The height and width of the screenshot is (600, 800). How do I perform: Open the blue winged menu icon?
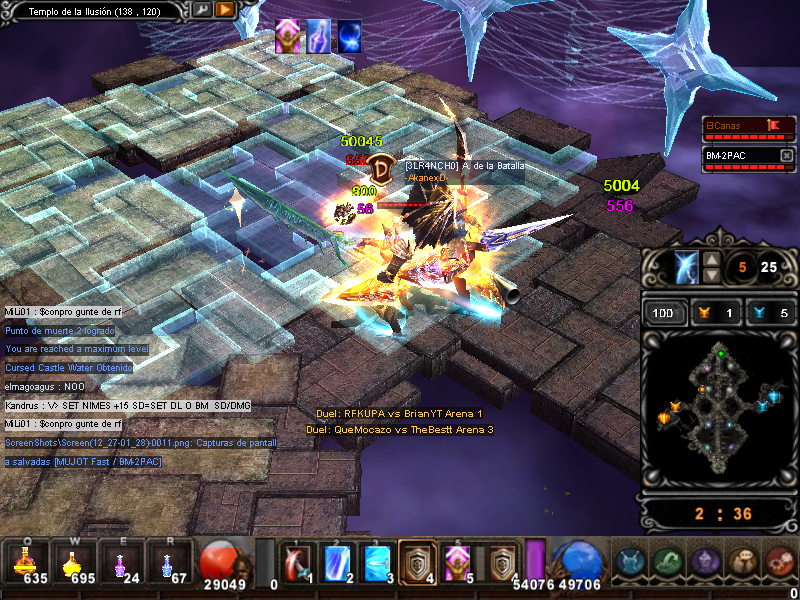coord(630,562)
